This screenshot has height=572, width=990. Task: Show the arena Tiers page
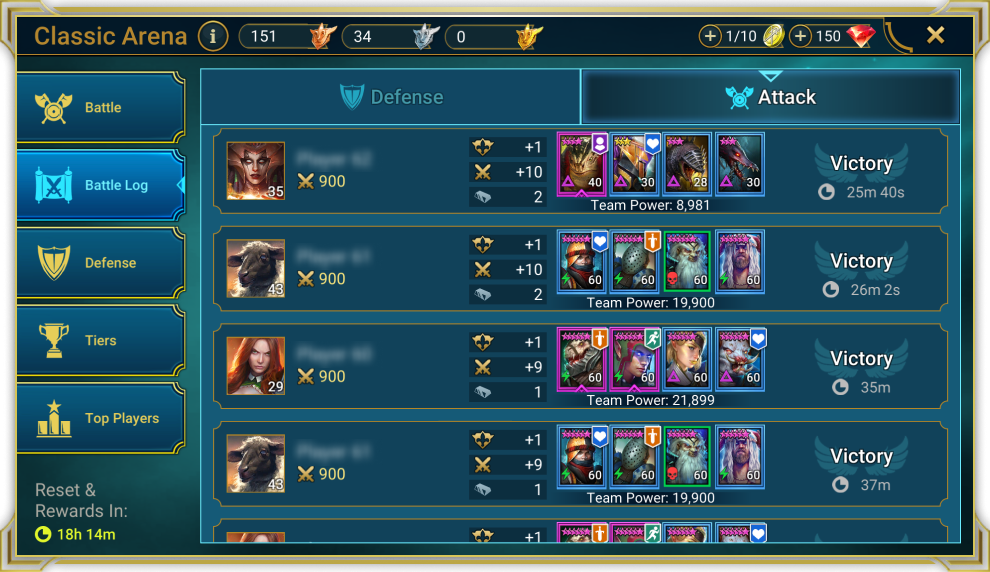coord(100,341)
